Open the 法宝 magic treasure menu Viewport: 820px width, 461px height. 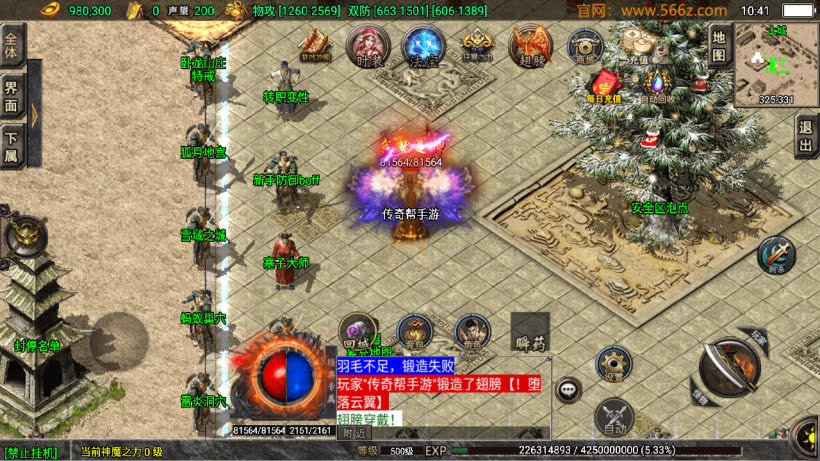tap(423, 46)
